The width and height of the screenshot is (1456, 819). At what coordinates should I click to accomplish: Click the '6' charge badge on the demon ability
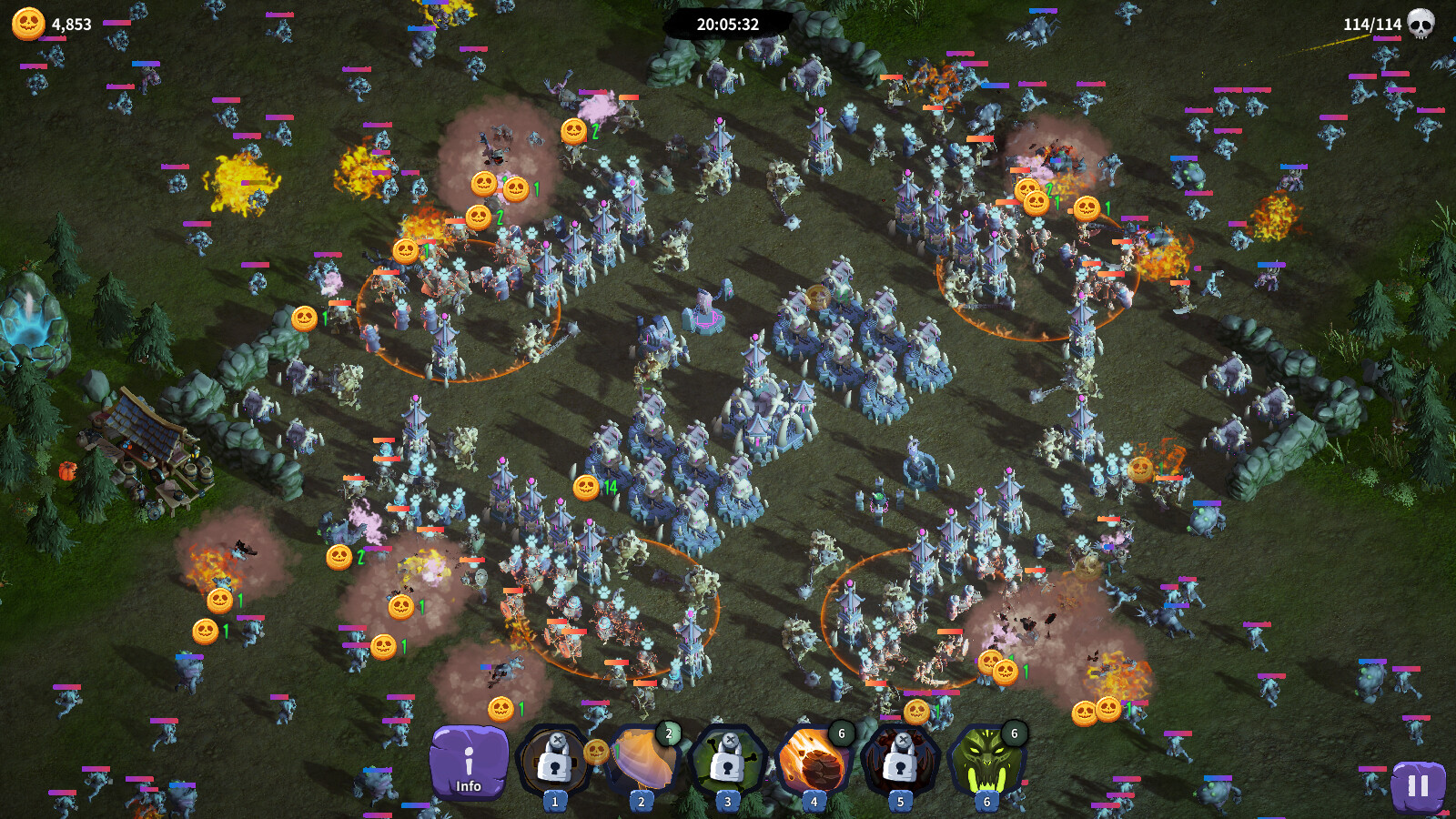pyautogui.click(x=1013, y=732)
